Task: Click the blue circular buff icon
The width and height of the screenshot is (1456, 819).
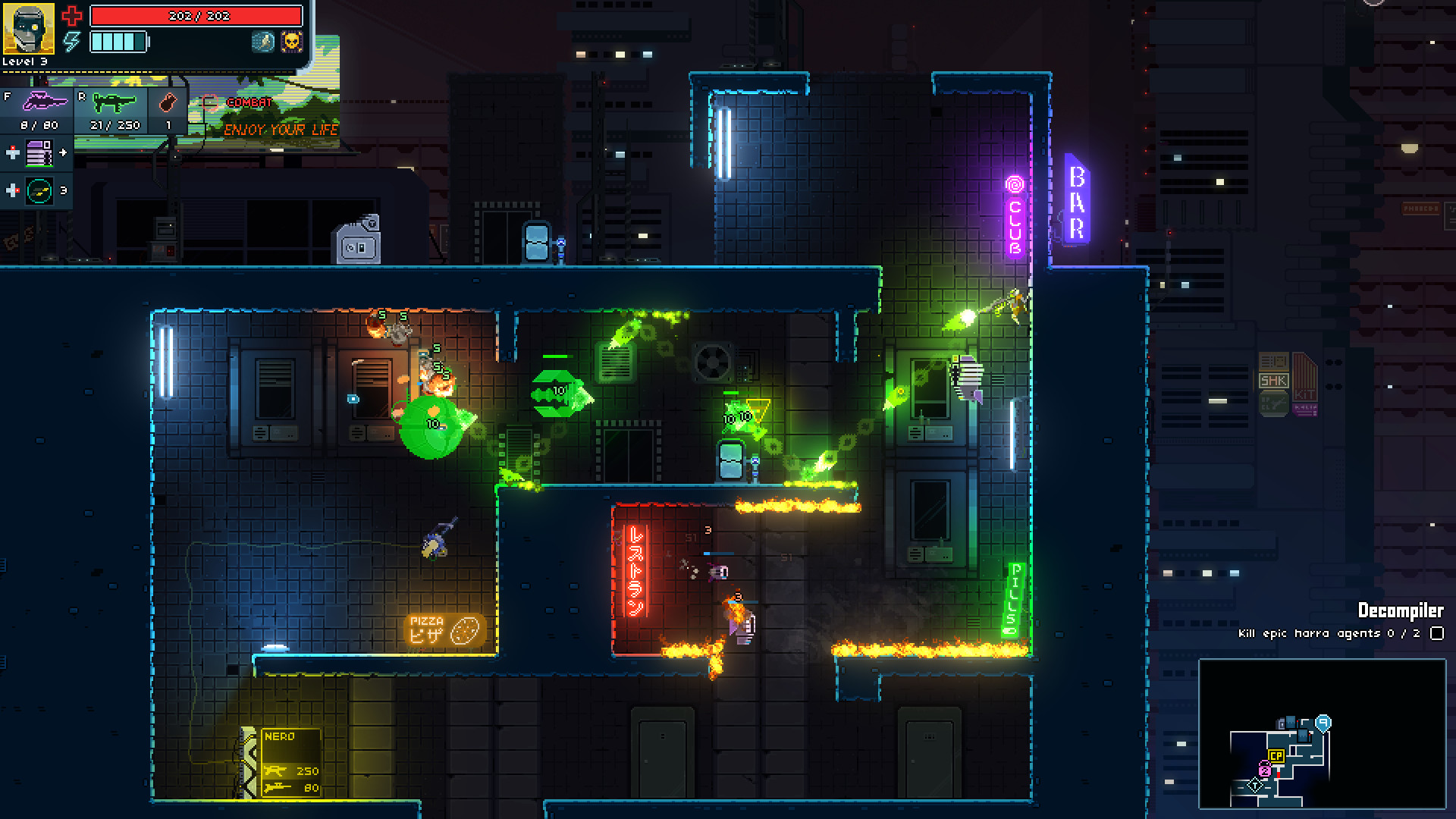Action: [263, 42]
